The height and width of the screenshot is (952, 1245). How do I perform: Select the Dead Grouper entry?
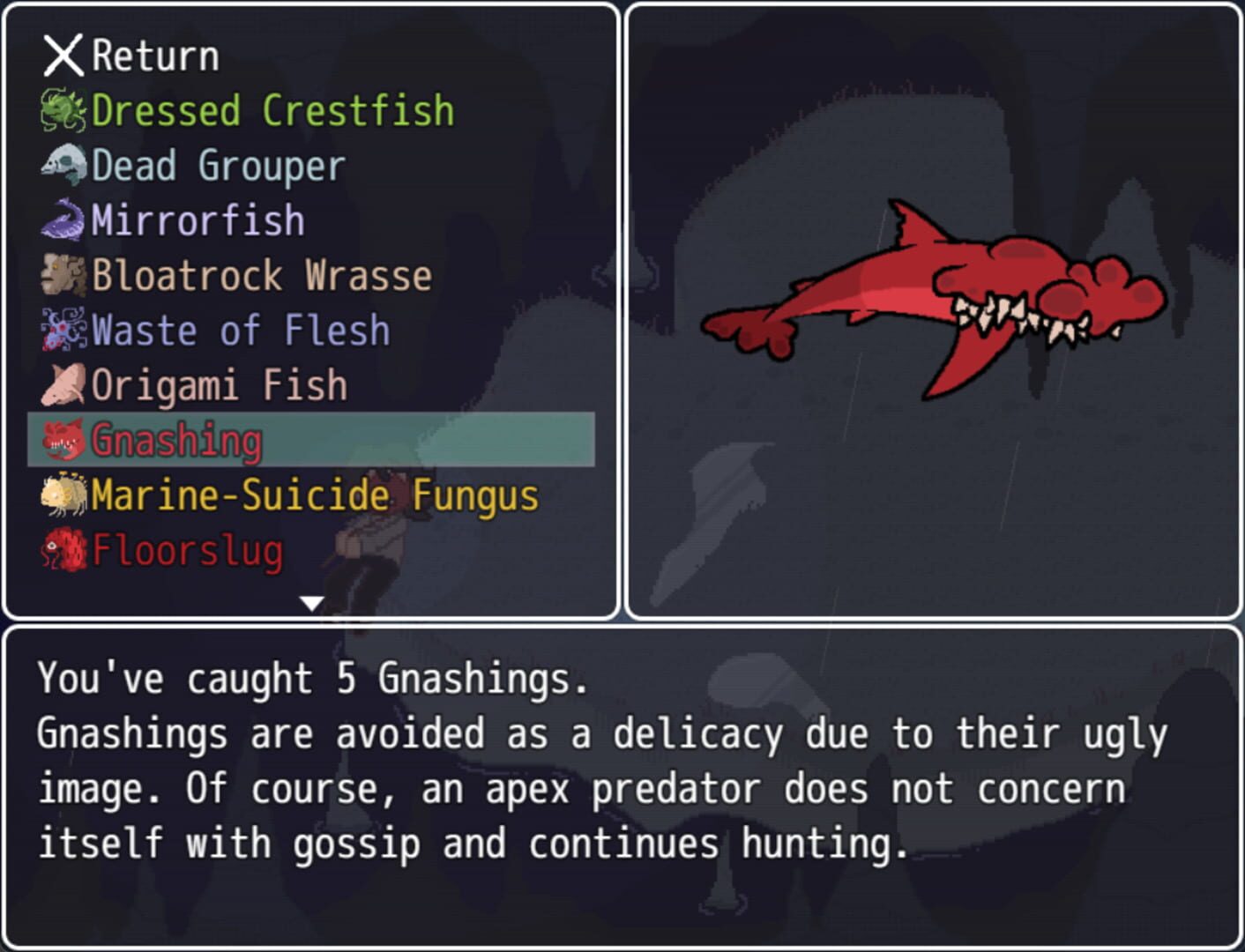pyautogui.click(x=217, y=165)
